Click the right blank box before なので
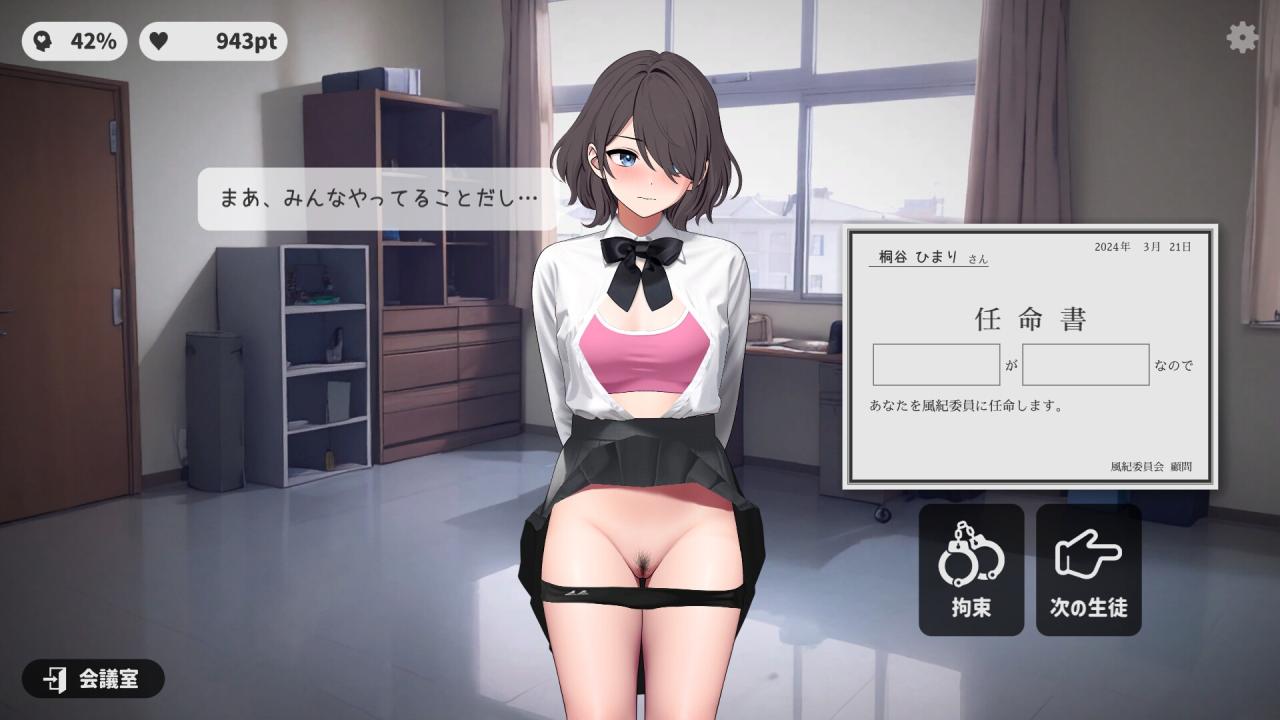This screenshot has height=720, width=1280. click(1085, 365)
